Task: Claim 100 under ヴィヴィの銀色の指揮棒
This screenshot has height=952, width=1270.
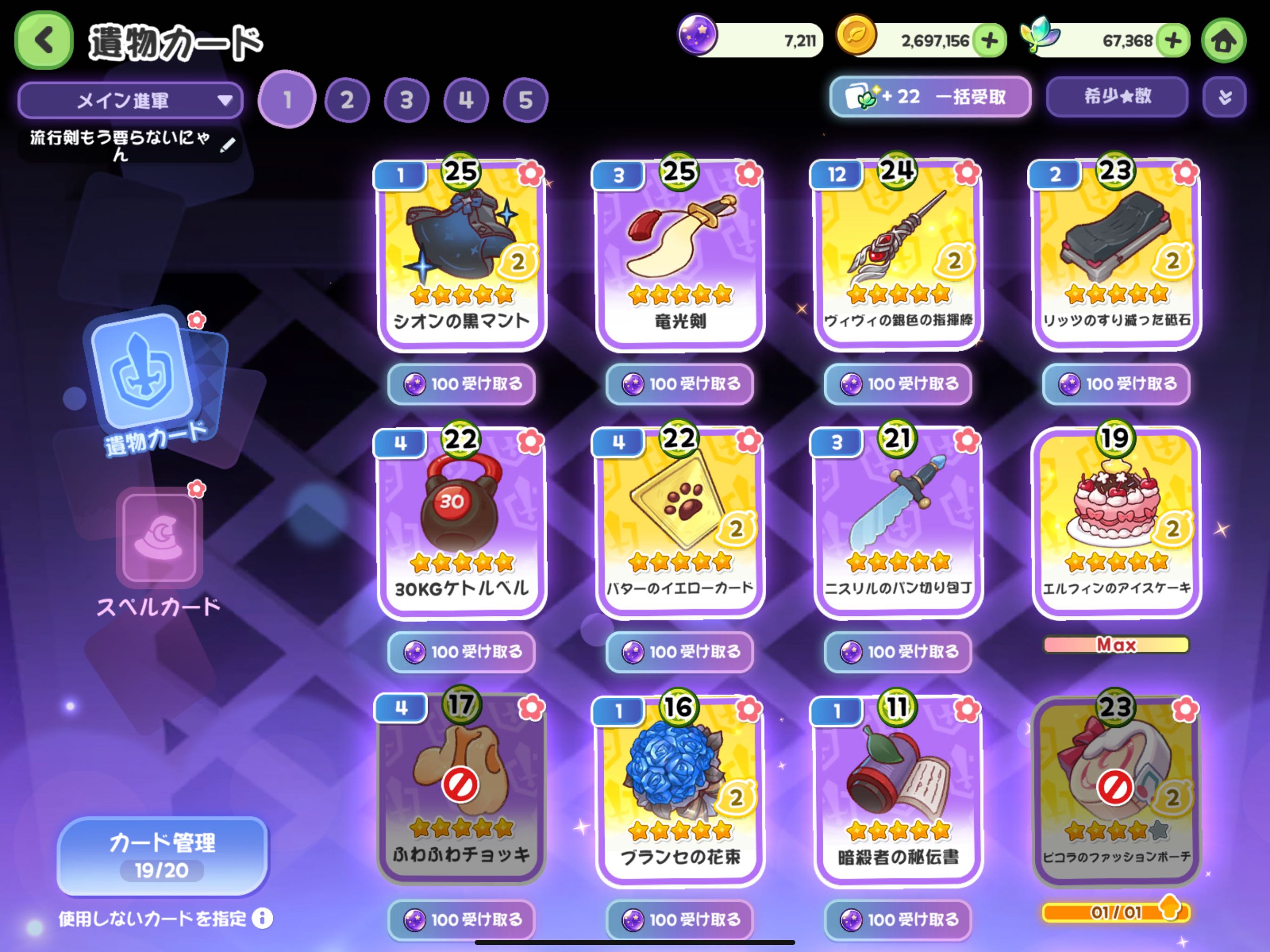Action: click(x=898, y=383)
